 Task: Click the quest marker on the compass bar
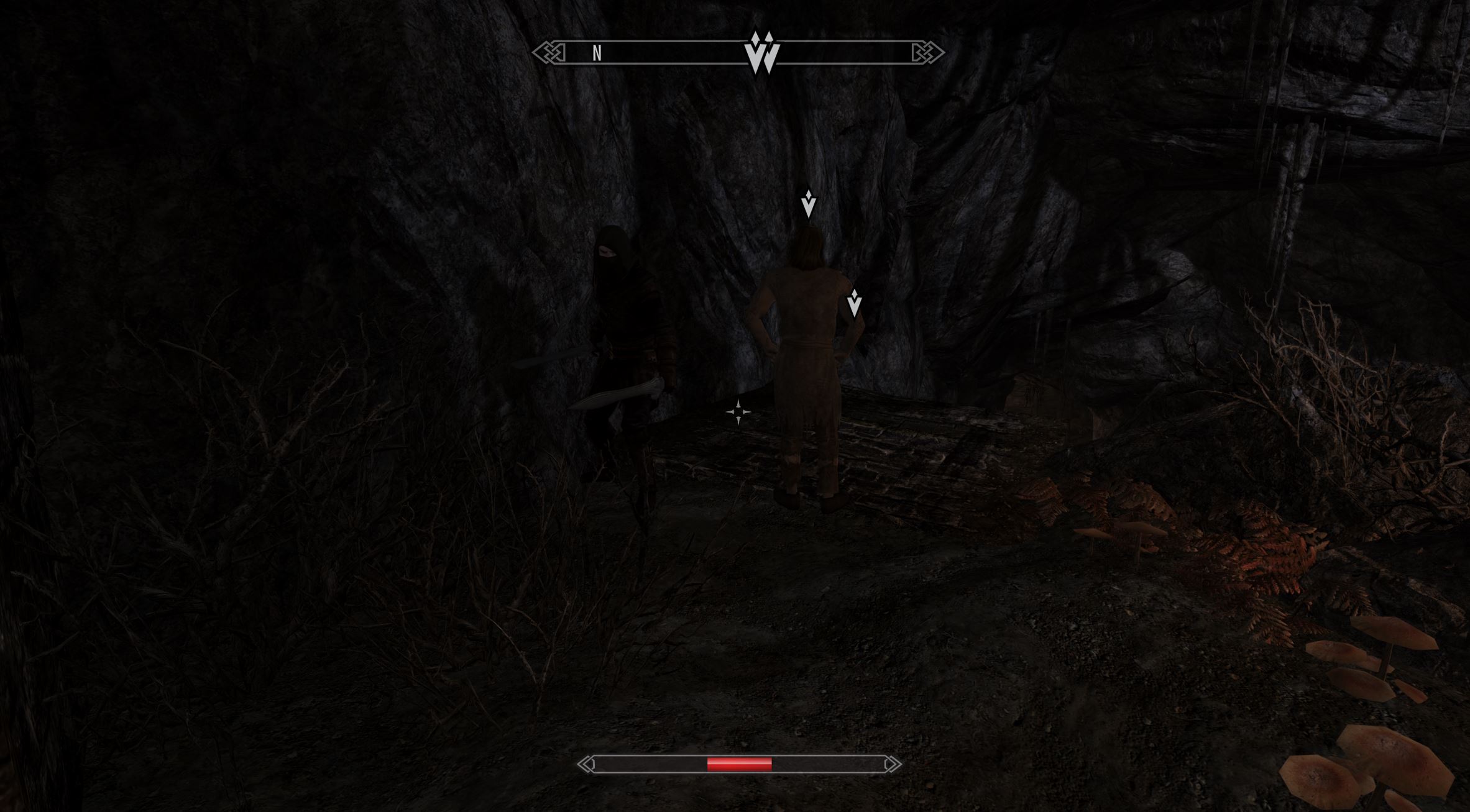point(762,53)
